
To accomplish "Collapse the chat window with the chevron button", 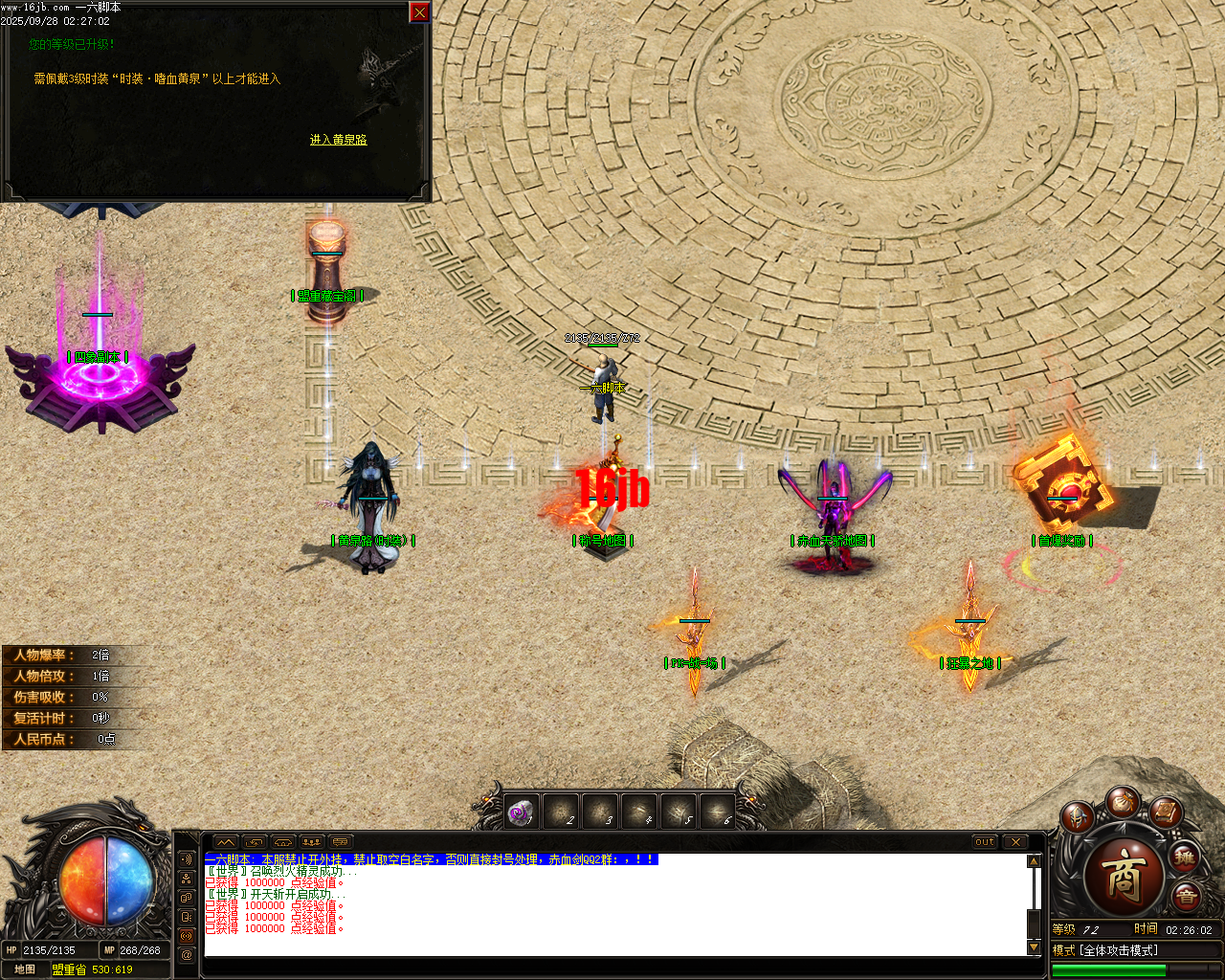I will 225,842.
